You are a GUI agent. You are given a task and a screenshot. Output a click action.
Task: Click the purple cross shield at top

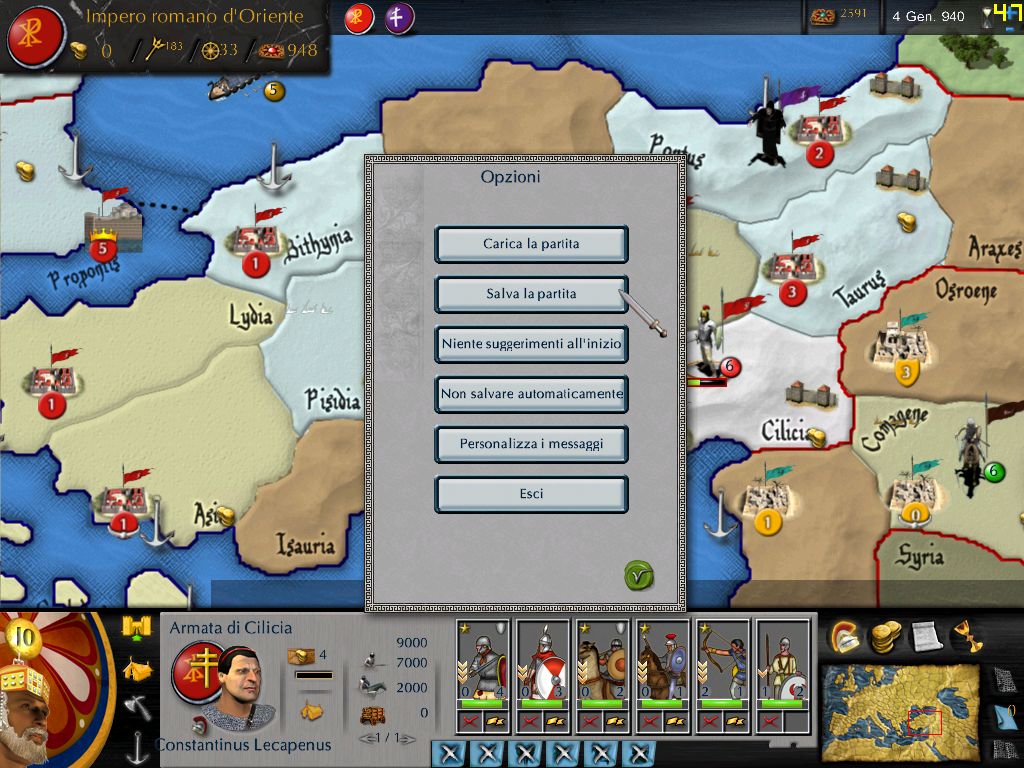coord(399,18)
